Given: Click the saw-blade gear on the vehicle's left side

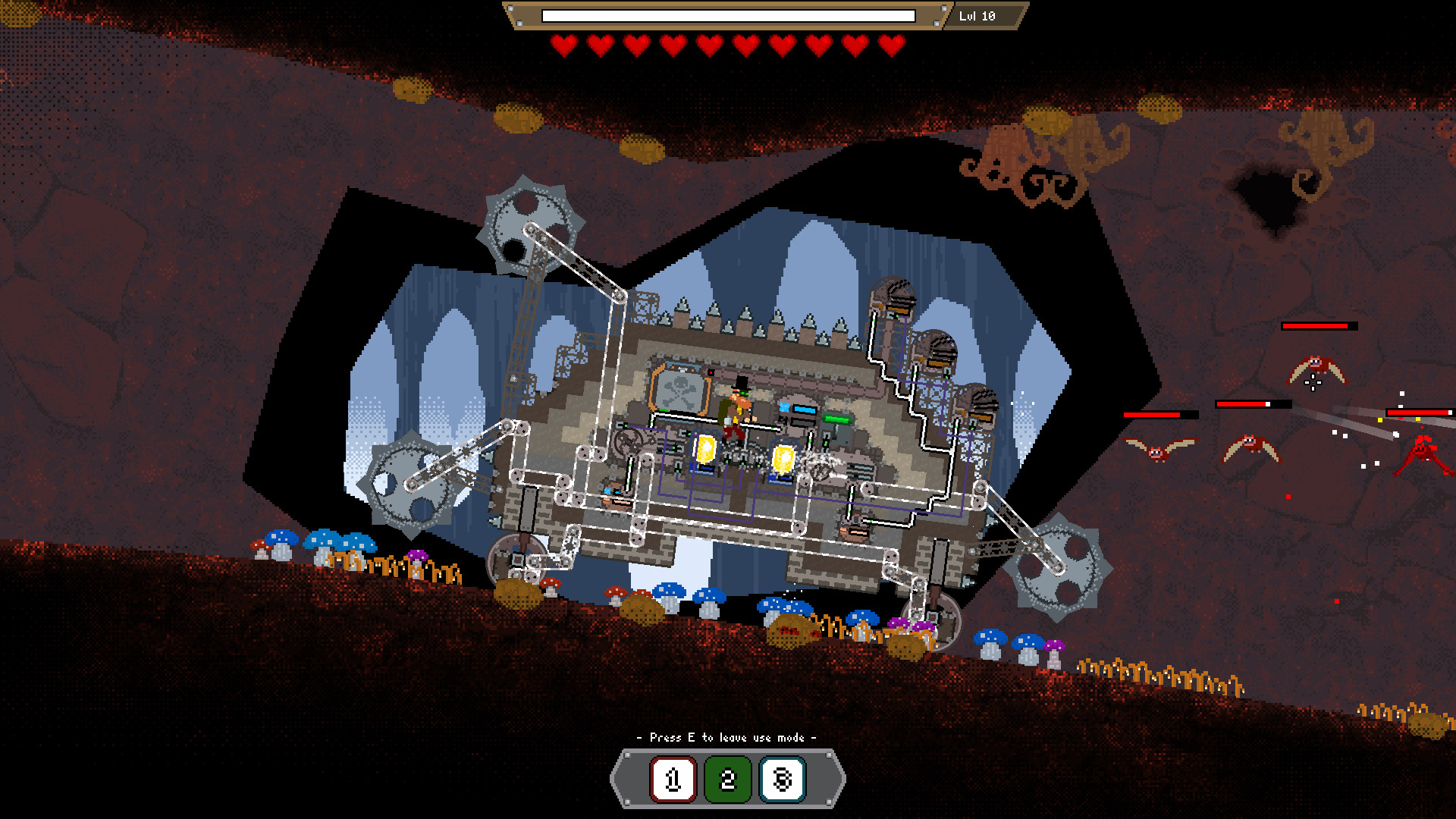Looking at the screenshot, I should [x=409, y=485].
